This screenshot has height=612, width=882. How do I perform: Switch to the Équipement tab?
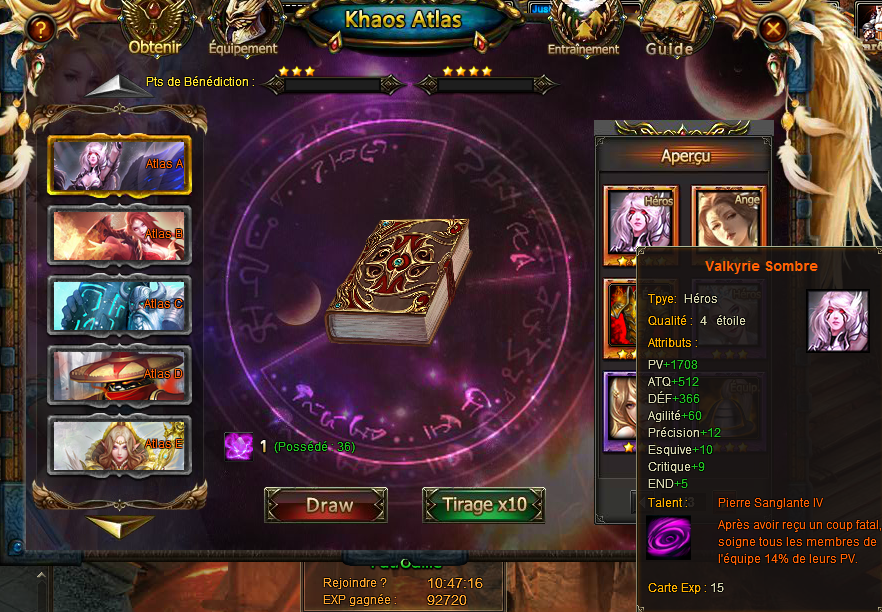(243, 30)
